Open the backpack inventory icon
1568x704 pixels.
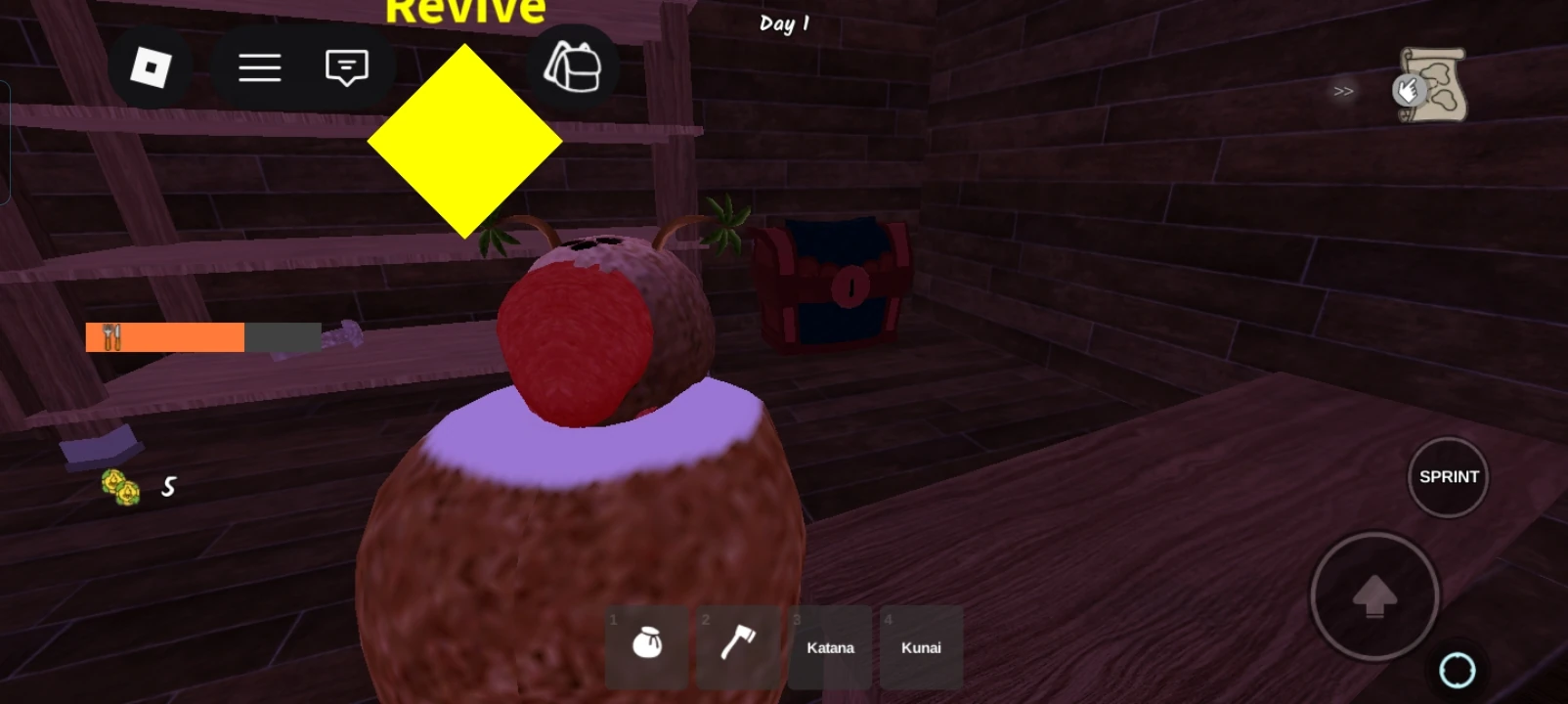571,66
